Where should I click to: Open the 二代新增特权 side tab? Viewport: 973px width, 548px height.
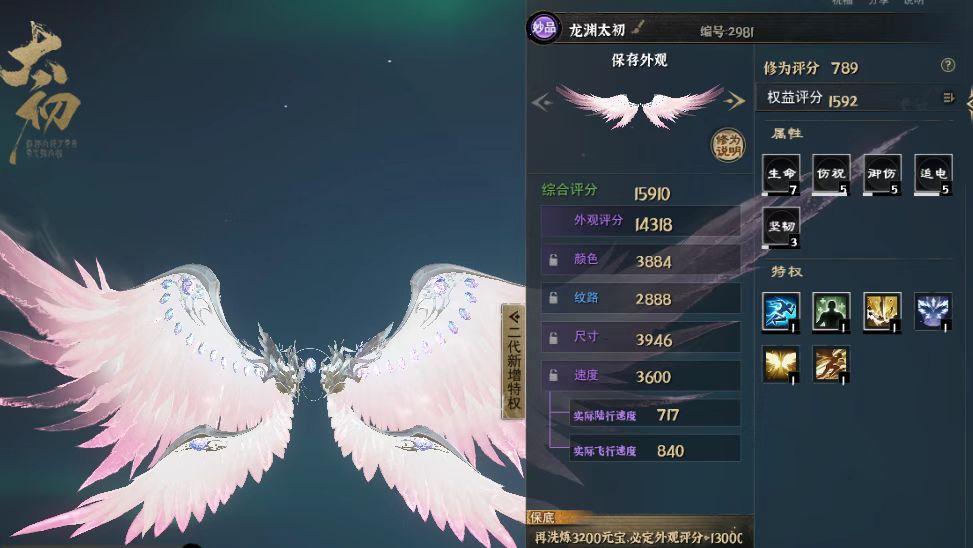coord(513,362)
